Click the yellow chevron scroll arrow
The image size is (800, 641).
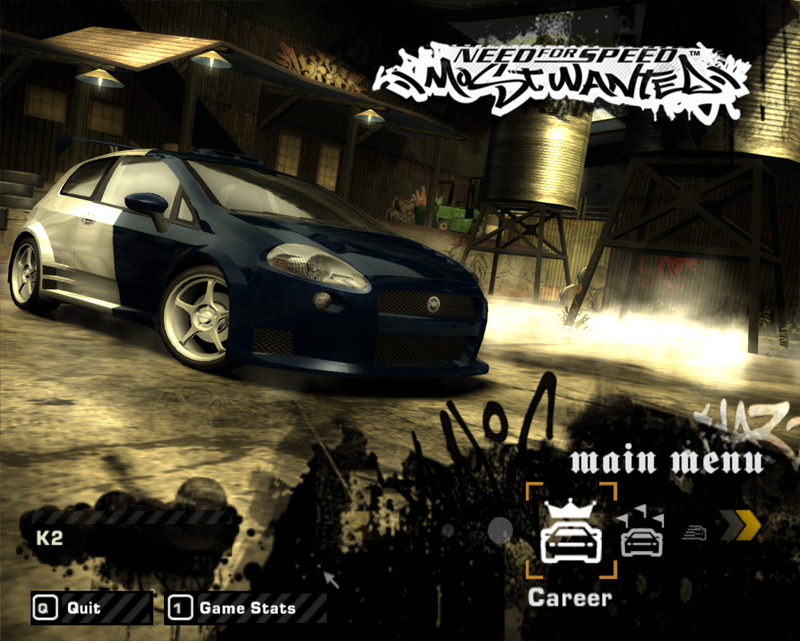point(741,526)
